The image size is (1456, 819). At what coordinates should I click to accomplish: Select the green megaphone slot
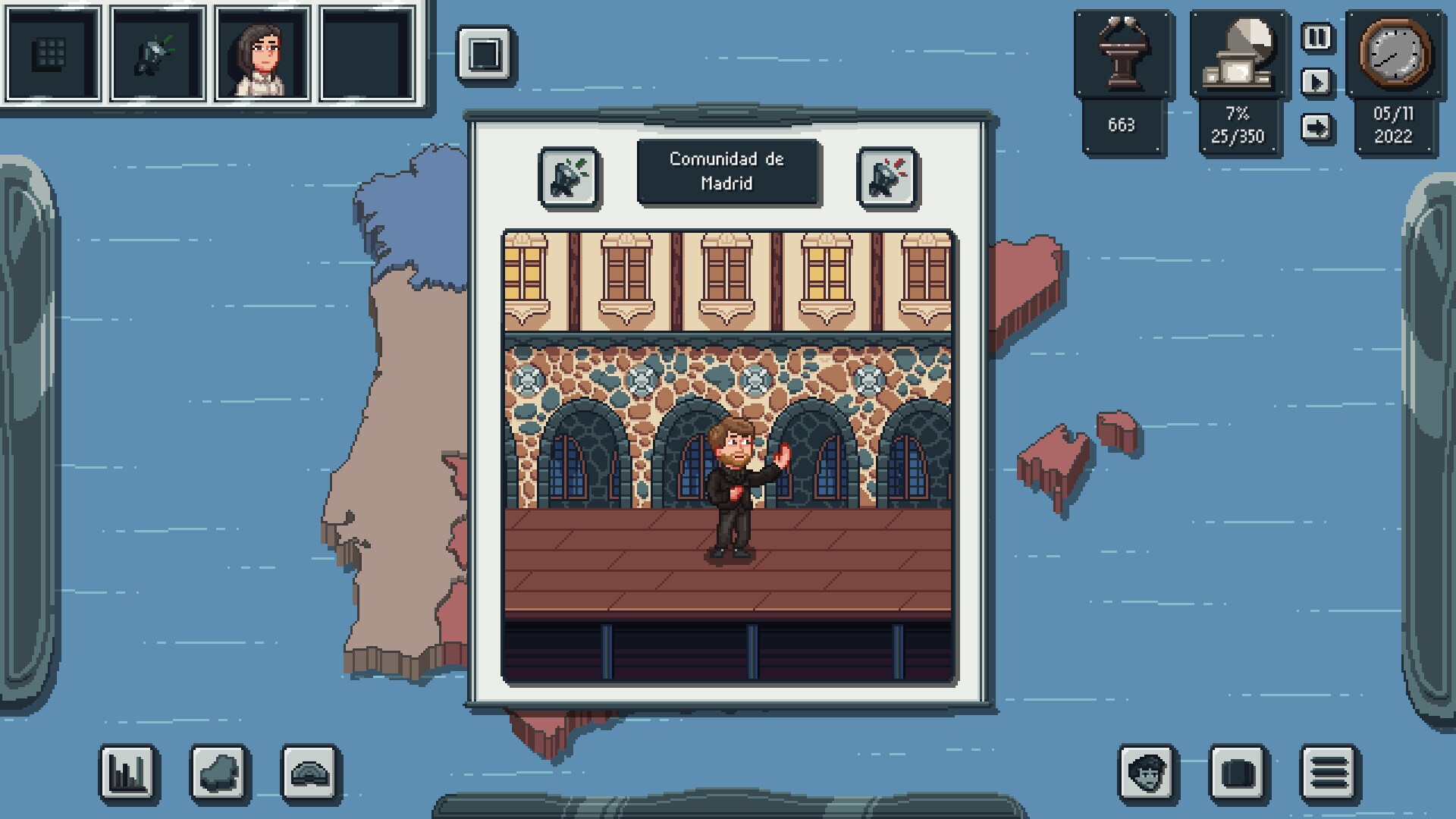[157, 53]
